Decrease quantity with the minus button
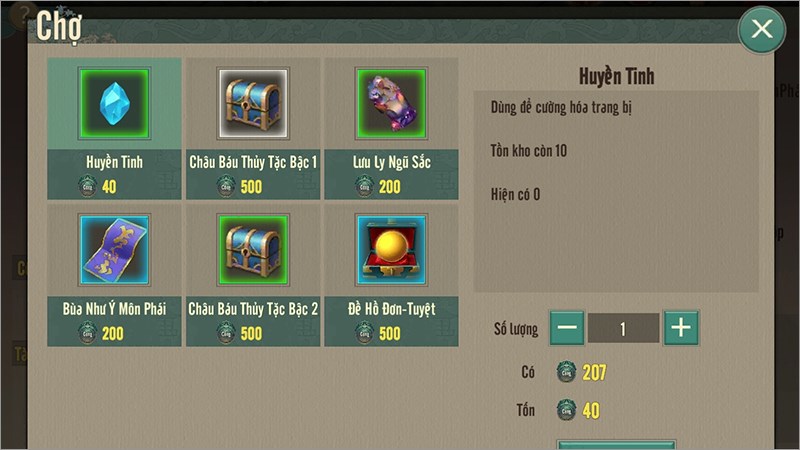The width and height of the screenshot is (800, 450). [x=567, y=328]
